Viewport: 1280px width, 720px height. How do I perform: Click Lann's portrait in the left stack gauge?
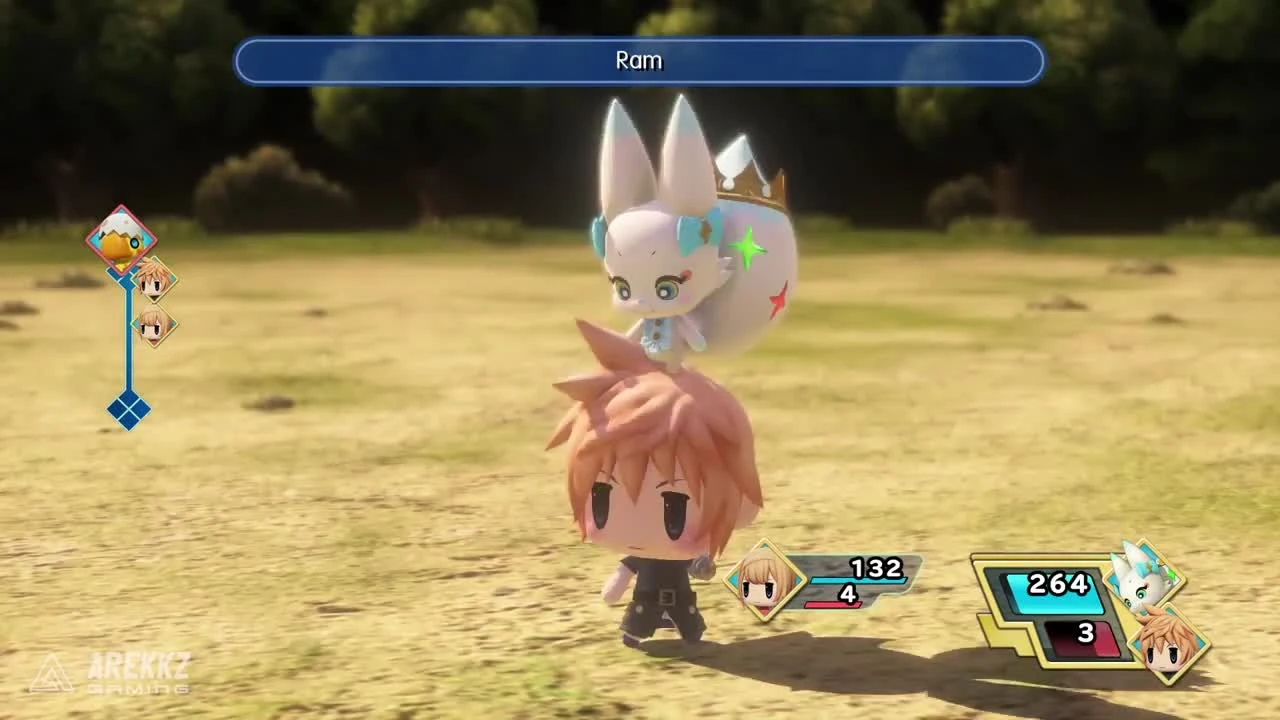(152, 279)
